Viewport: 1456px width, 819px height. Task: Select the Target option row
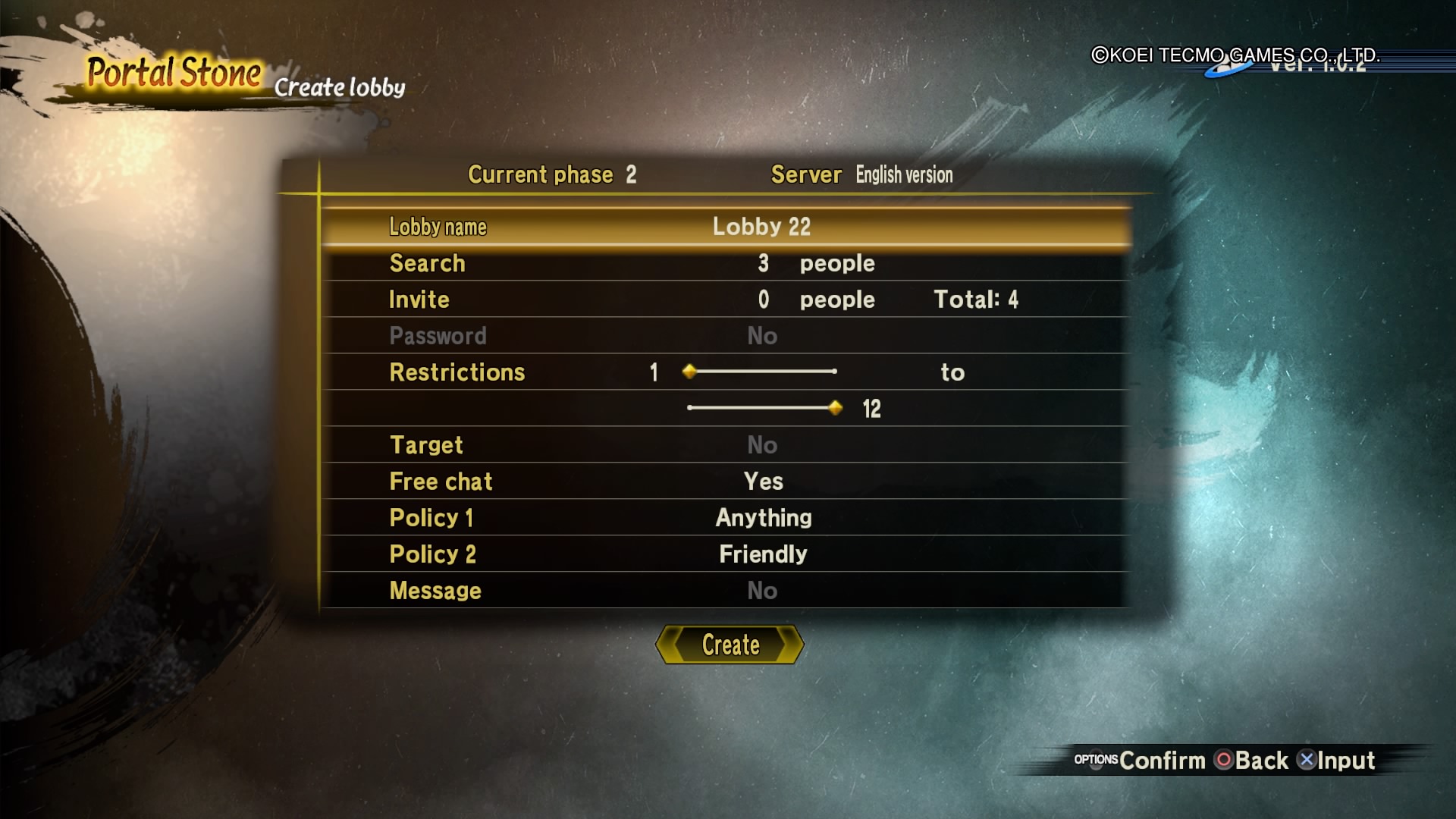[x=726, y=445]
